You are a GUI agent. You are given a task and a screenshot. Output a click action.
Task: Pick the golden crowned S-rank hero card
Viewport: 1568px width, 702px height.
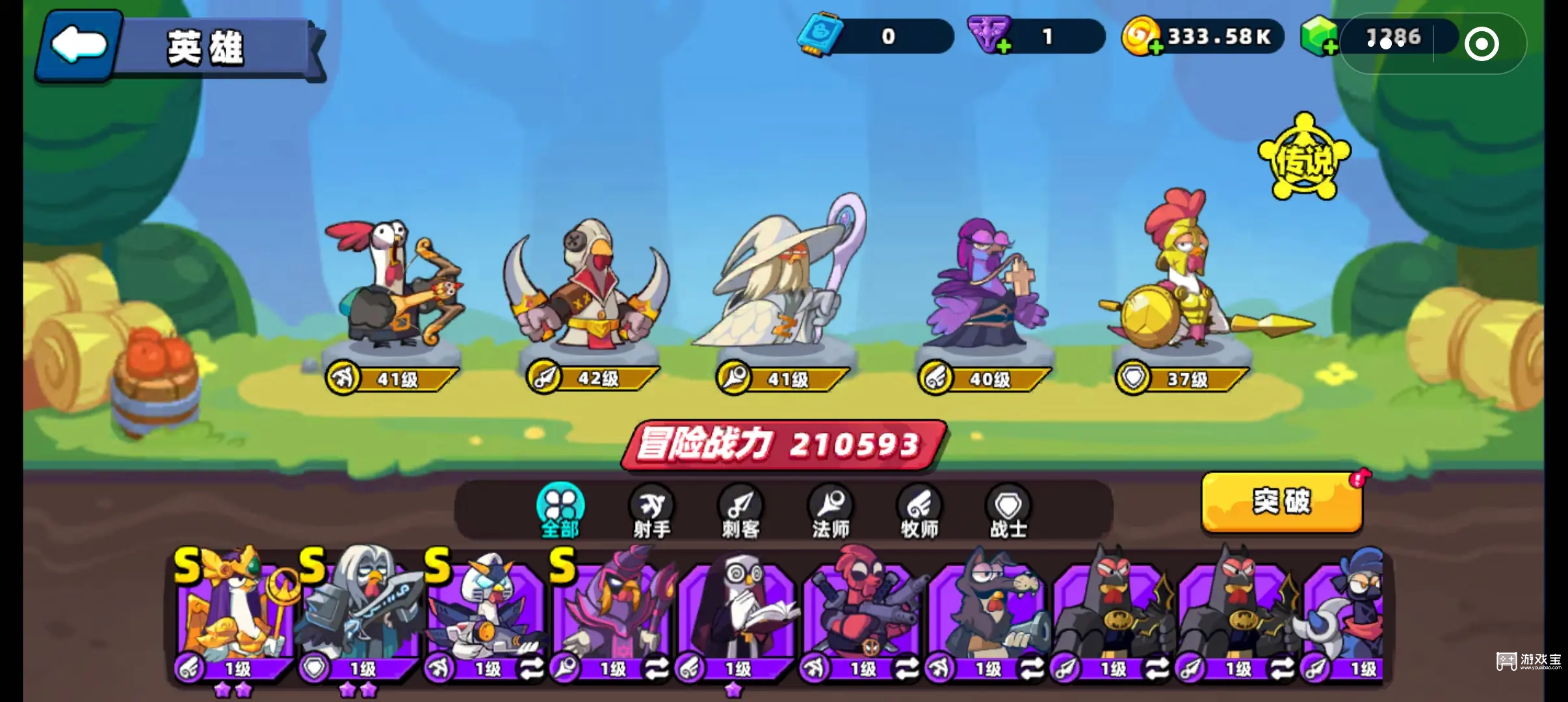[x=234, y=611]
